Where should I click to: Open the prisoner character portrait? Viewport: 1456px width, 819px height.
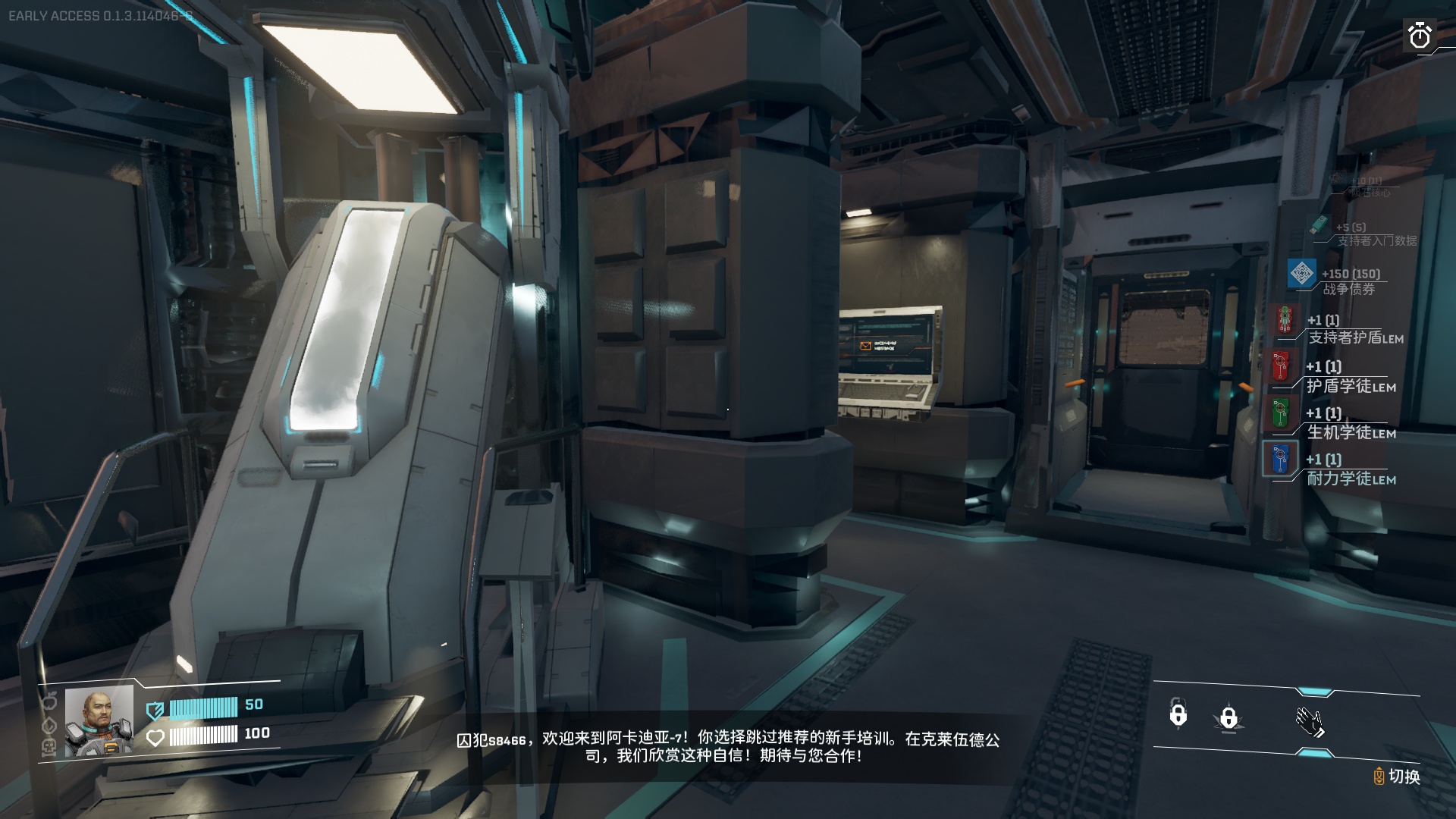(99, 722)
